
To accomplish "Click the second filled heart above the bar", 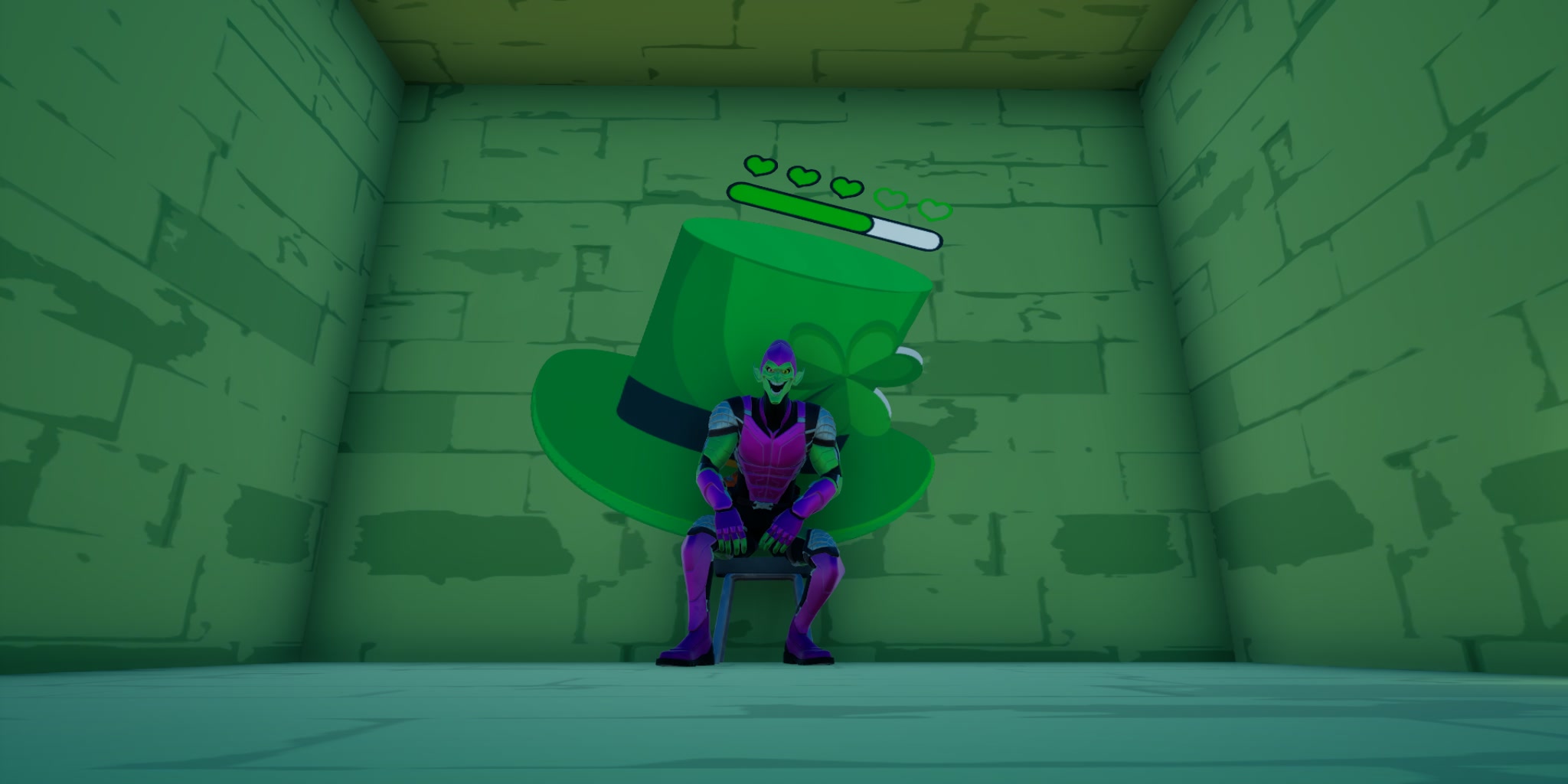I will click(x=803, y=176).
